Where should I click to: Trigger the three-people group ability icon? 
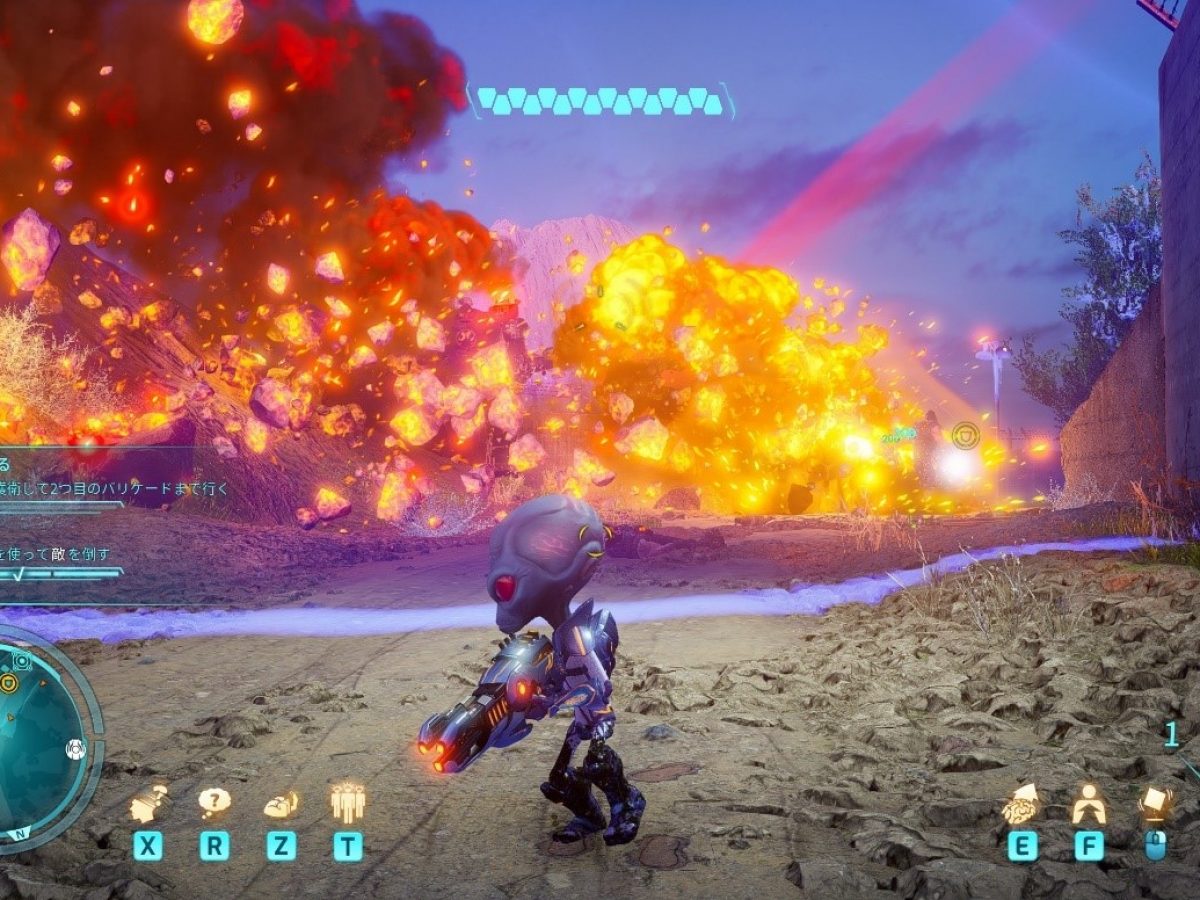click(x=348, y=802)
